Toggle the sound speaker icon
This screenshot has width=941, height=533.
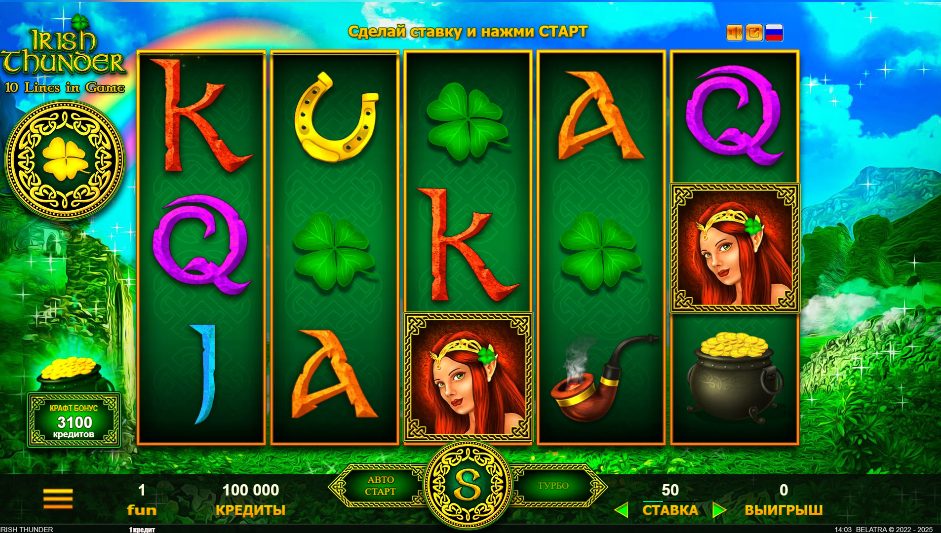(735, 33)
